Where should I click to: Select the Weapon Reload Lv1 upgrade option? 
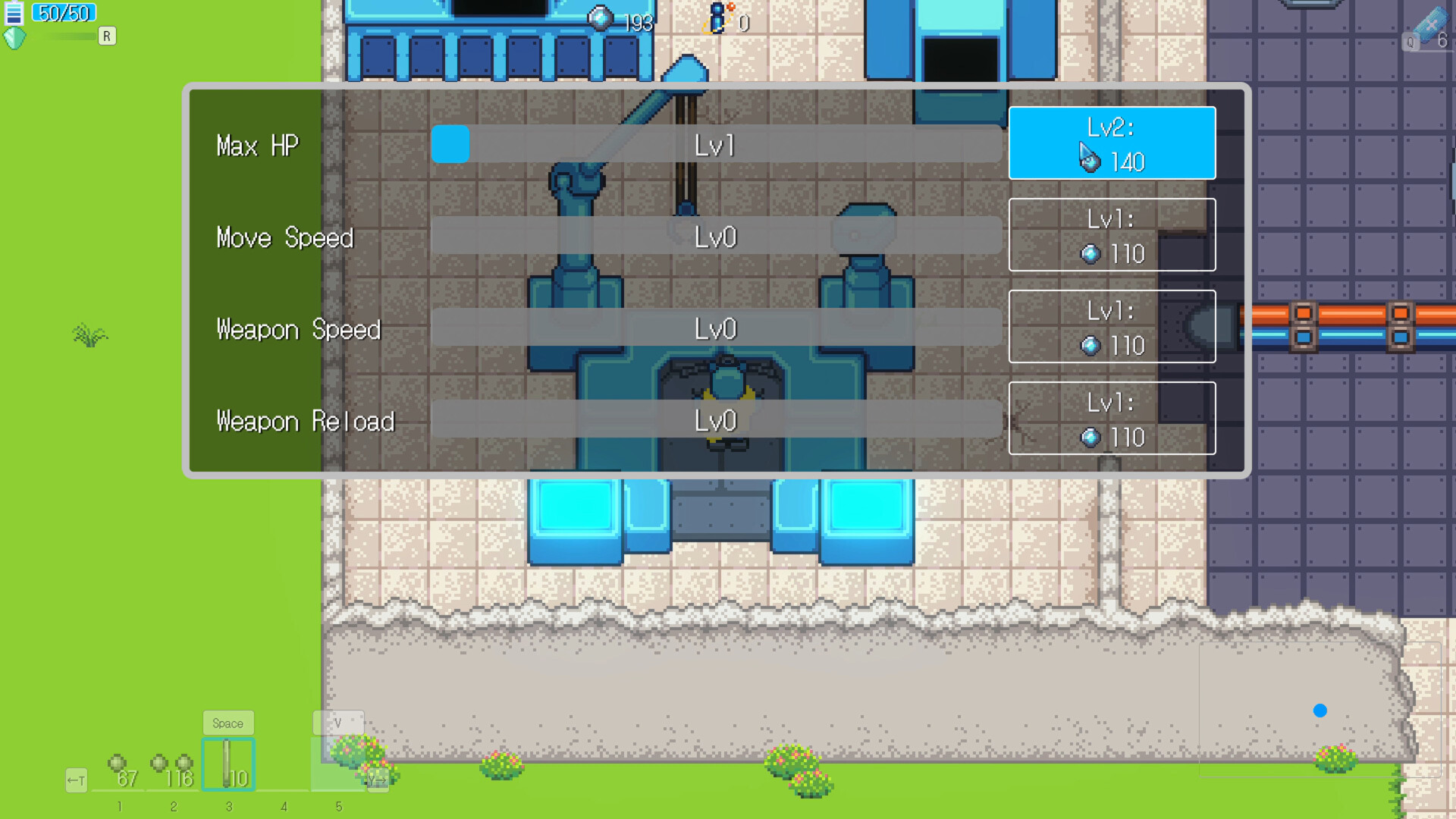[x=1112, y=419]
